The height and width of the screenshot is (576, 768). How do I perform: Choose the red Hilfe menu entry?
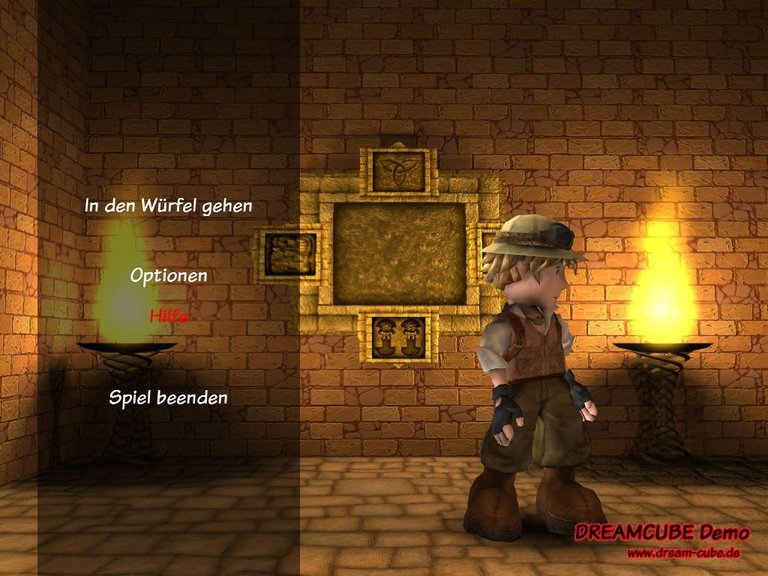pyautogui.click(x=168, y=315)
